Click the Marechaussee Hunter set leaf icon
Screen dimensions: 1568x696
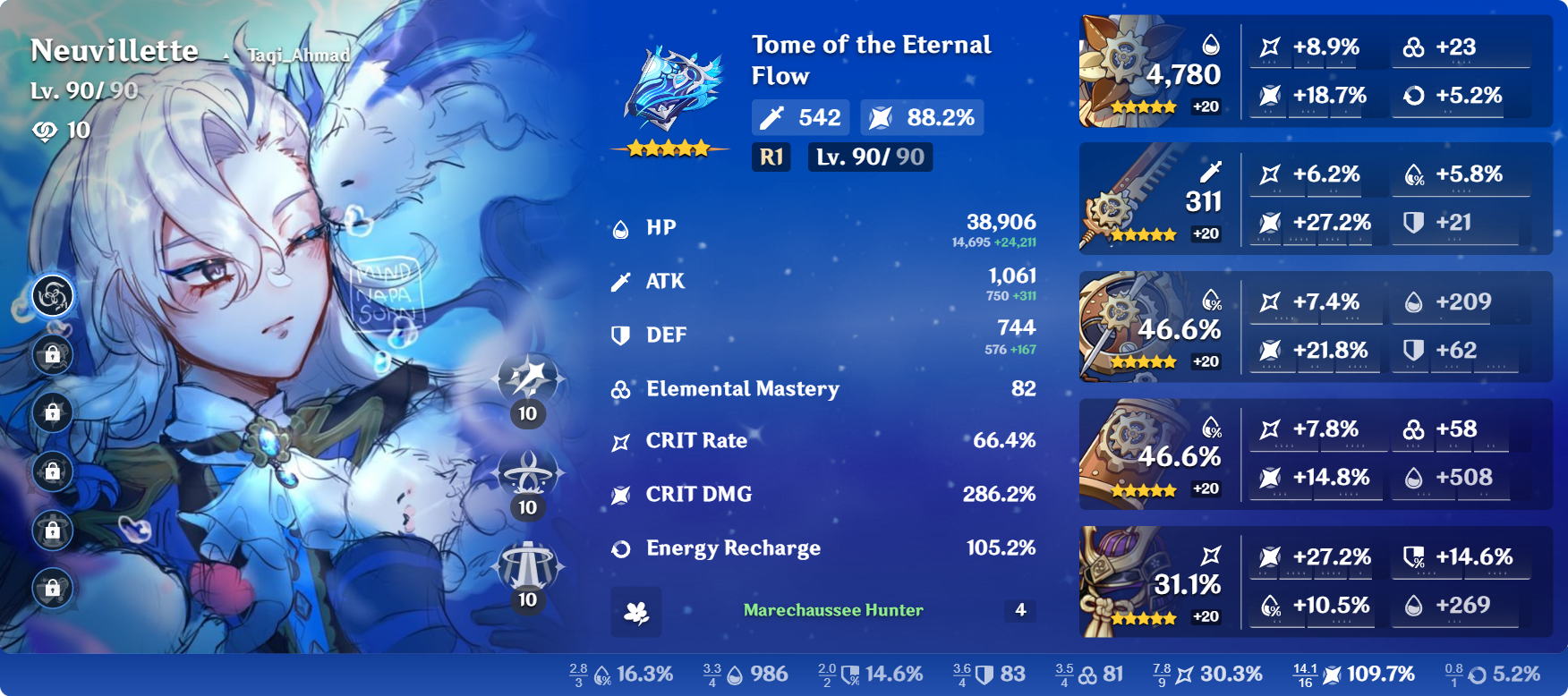(x=637, y=613)
